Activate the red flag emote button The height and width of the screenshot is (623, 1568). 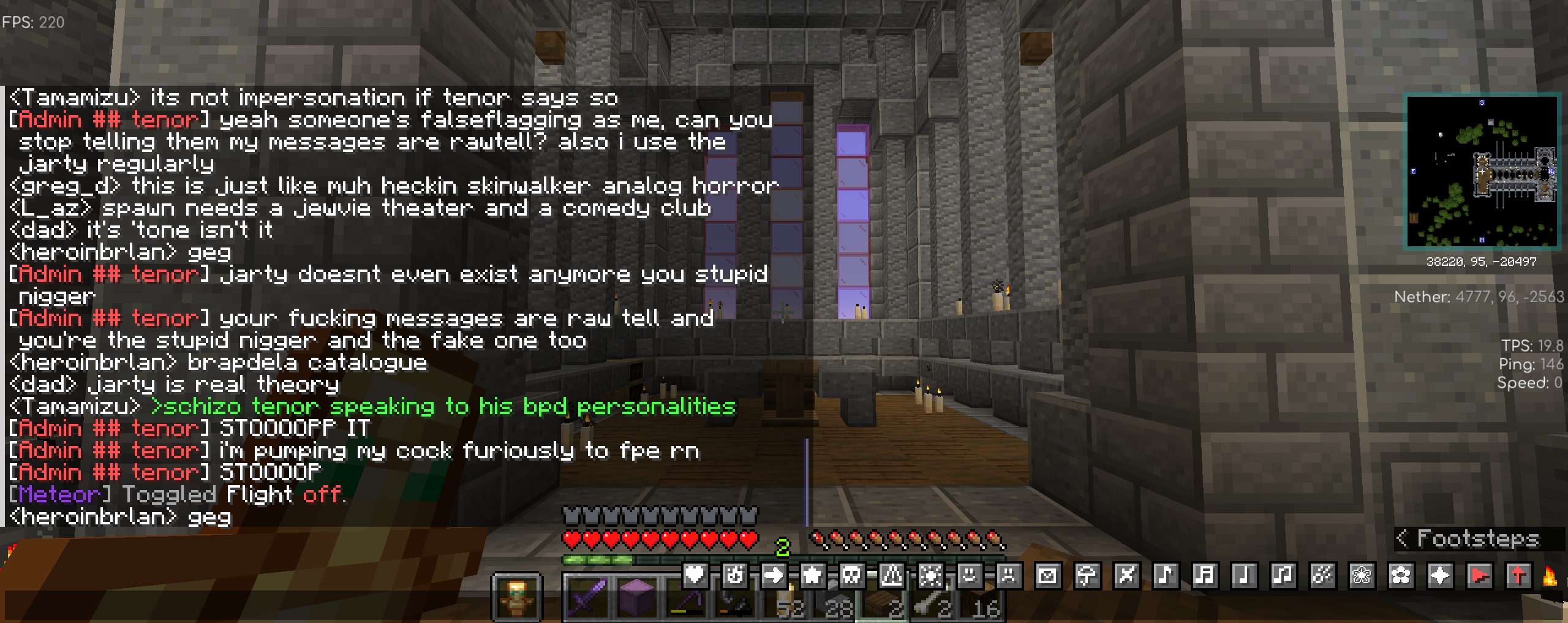tap(1479, 575)
